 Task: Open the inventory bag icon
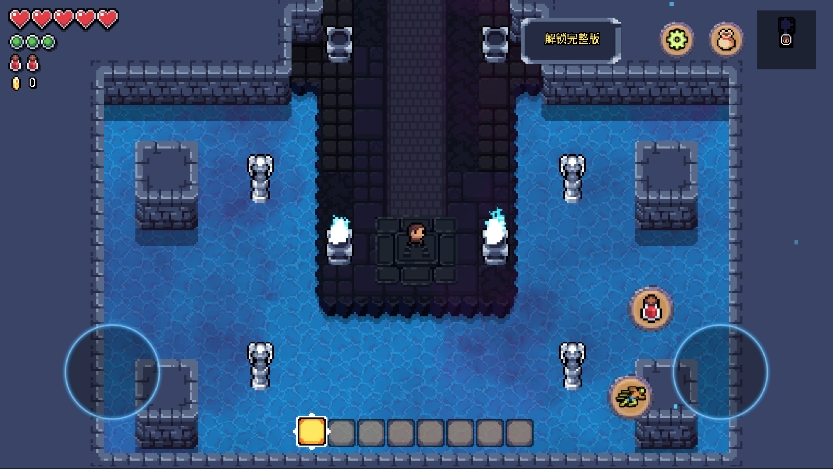click(727, 40)
